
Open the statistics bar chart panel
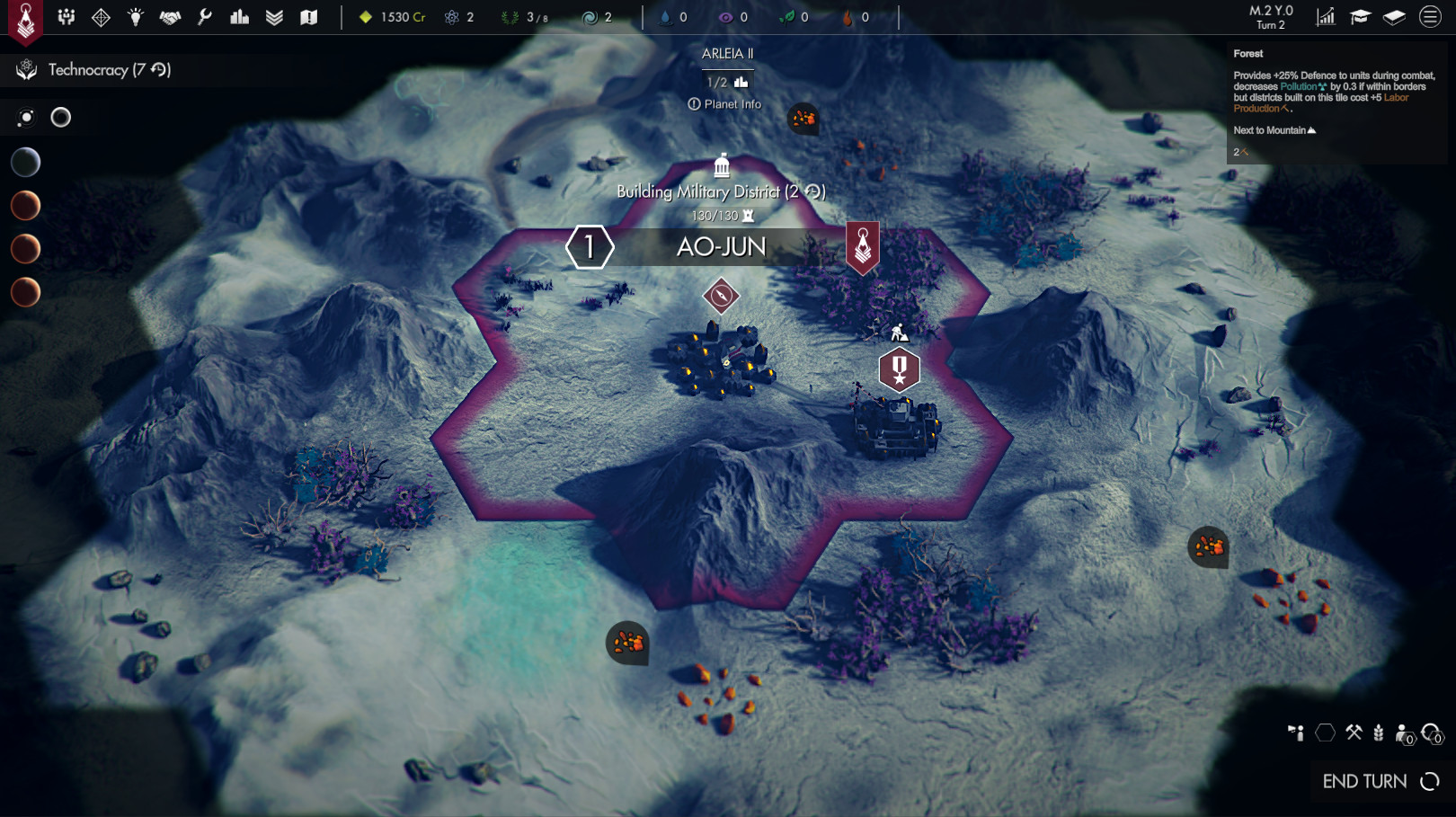tap(238, 15)
